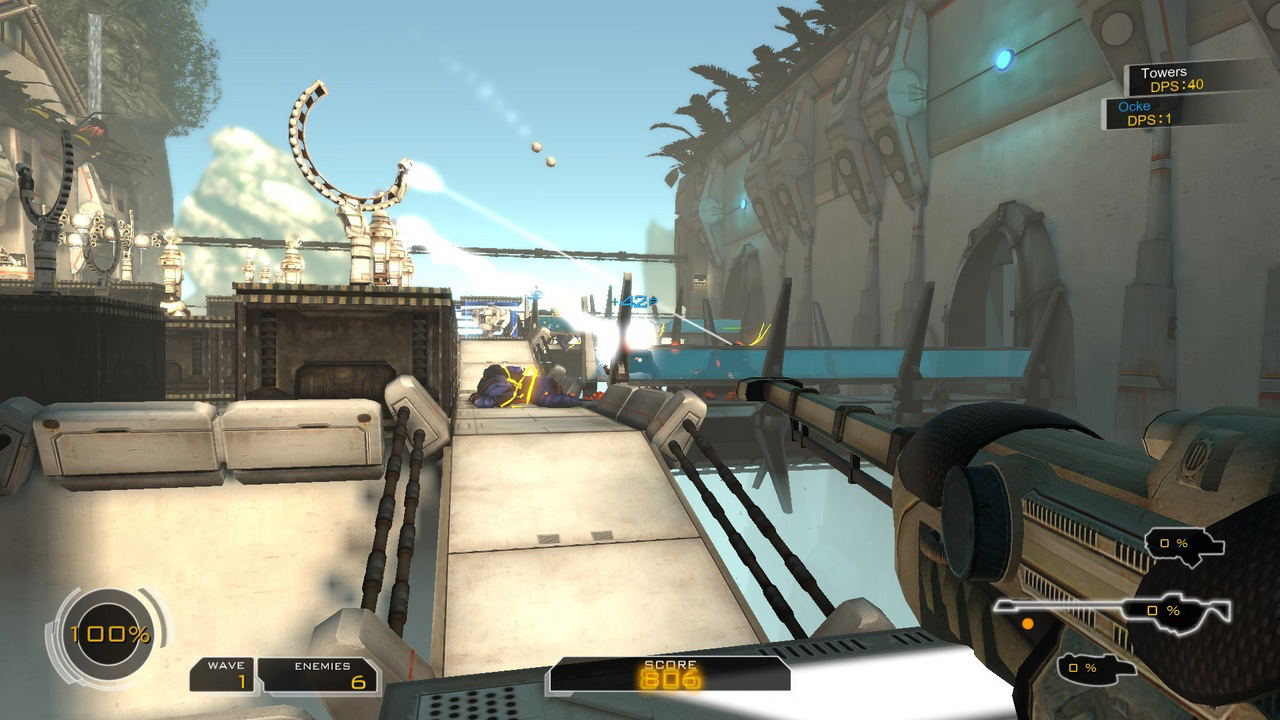Image resolution: width=1280 pixels, height=720 pixels.
Task: Switch to the blocky assault weapon icon
Action: coord(1185,545)
